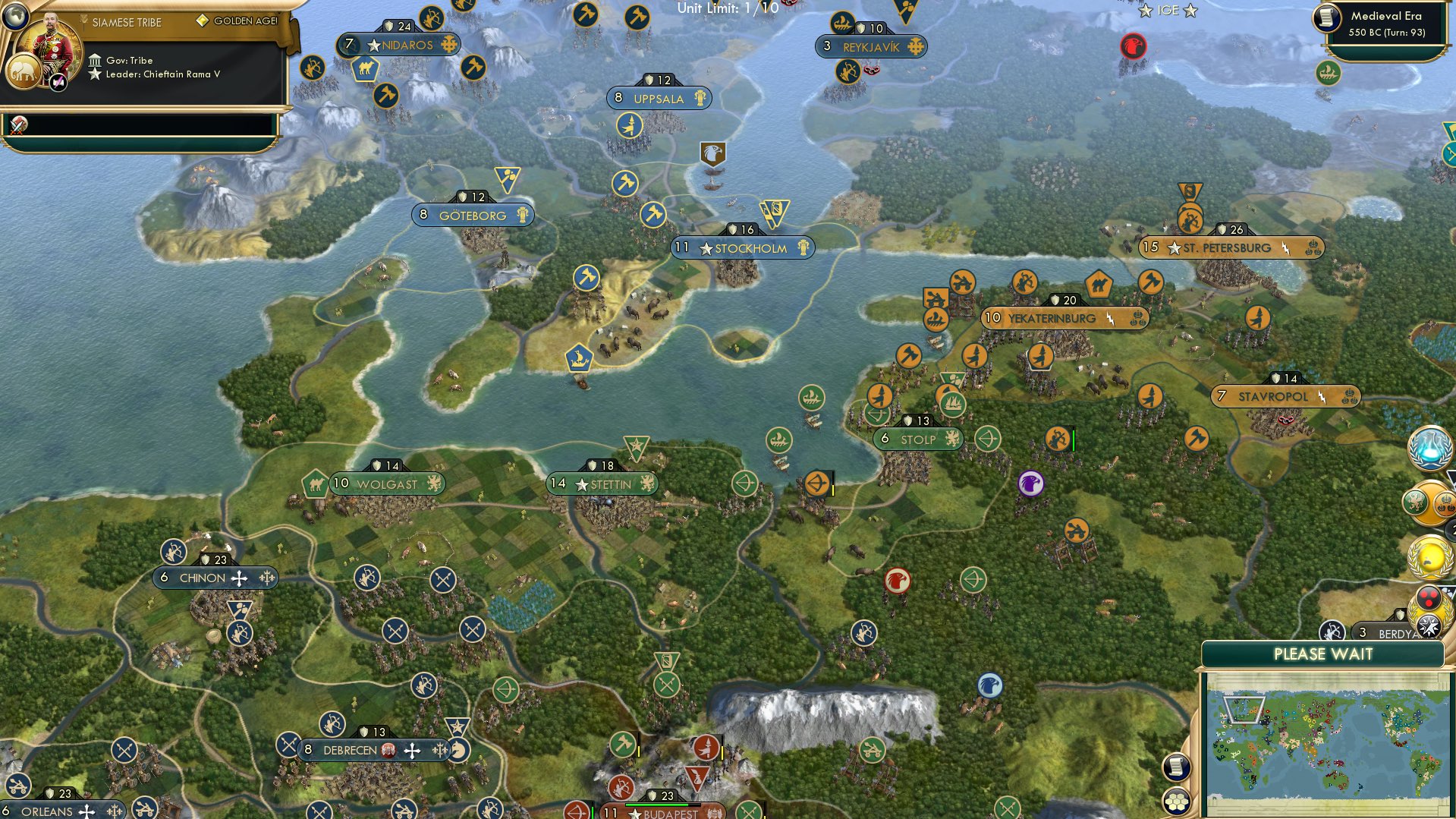The image size is (1456, 819).
Task: Open the notification log scroll beside the minimap
Action: pyautogui.click(x=1176, y=767)
